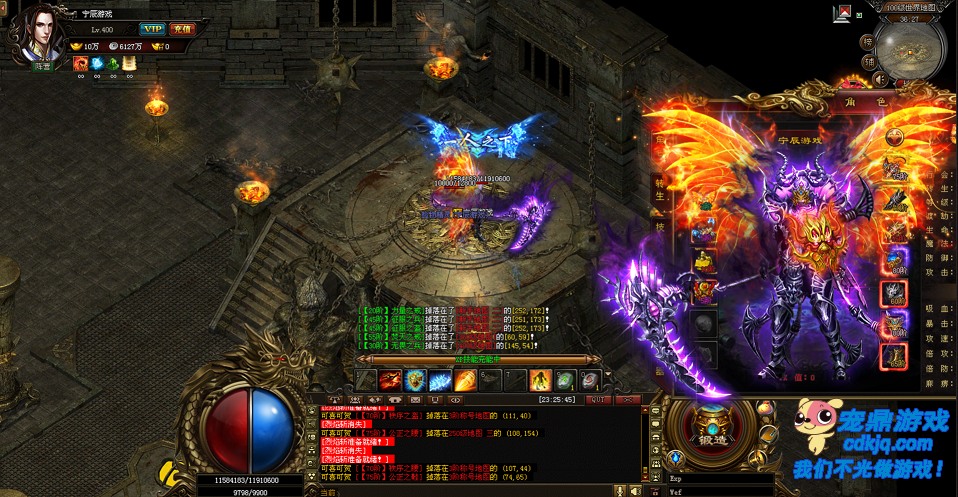958x497 pixels.
Task: Select the red-bordered 600 equipment slot
Action: tap(893, 293)
